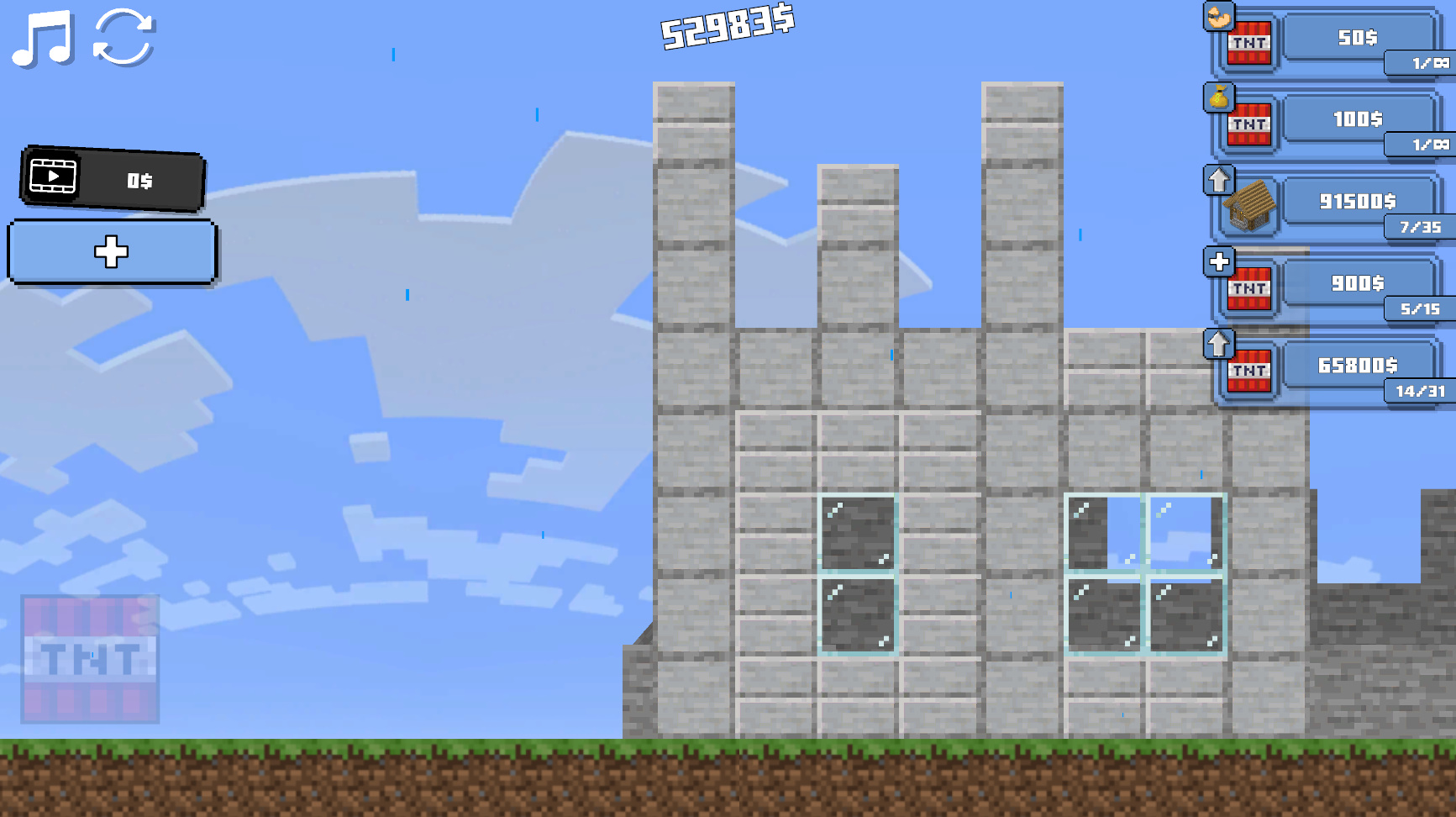Click the film-reel video icon
Screen dimensions: 1456x817
(x=53, y=177)
